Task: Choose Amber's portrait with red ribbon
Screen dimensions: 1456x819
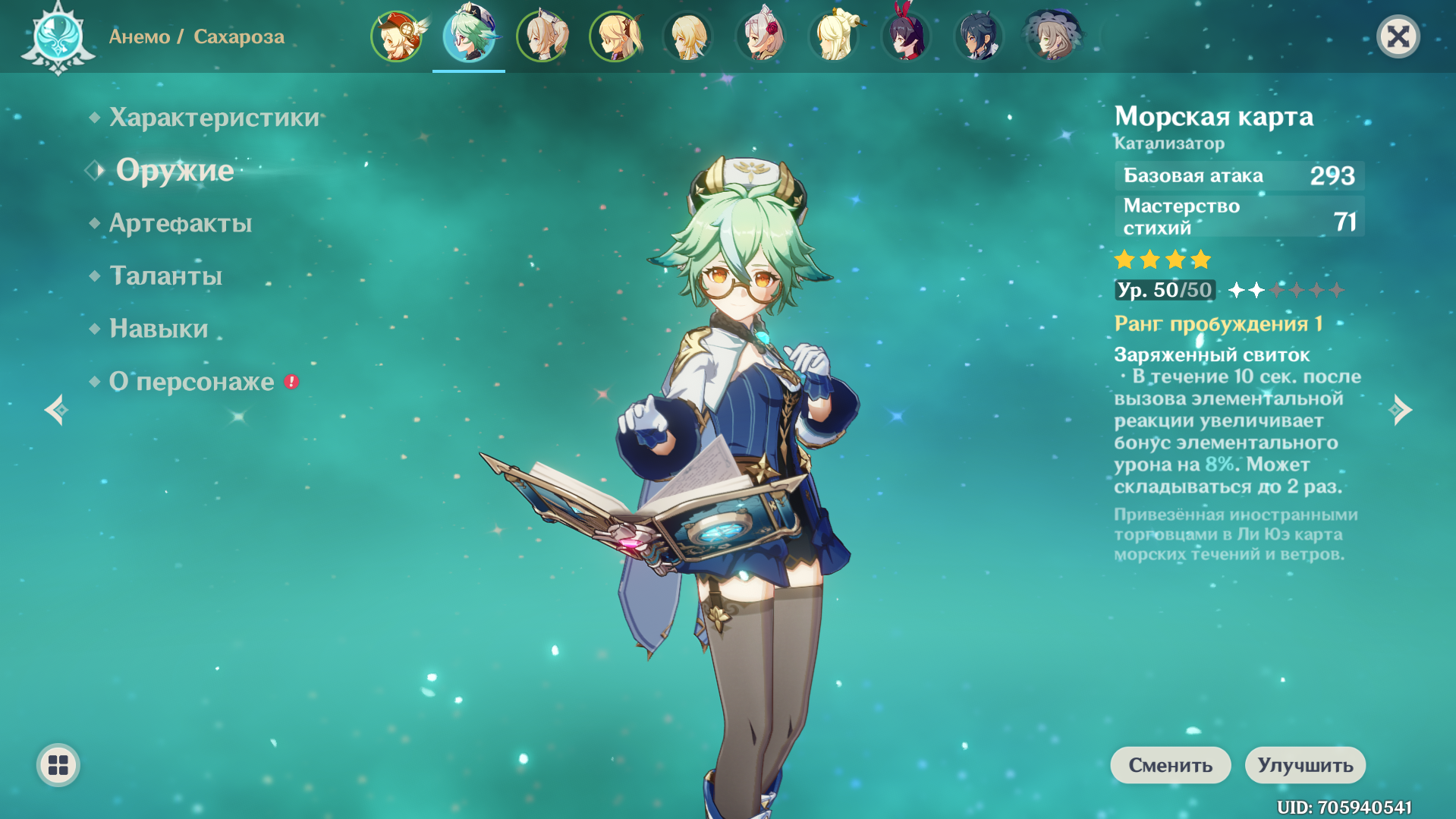Action: click(x=906, y=36)
